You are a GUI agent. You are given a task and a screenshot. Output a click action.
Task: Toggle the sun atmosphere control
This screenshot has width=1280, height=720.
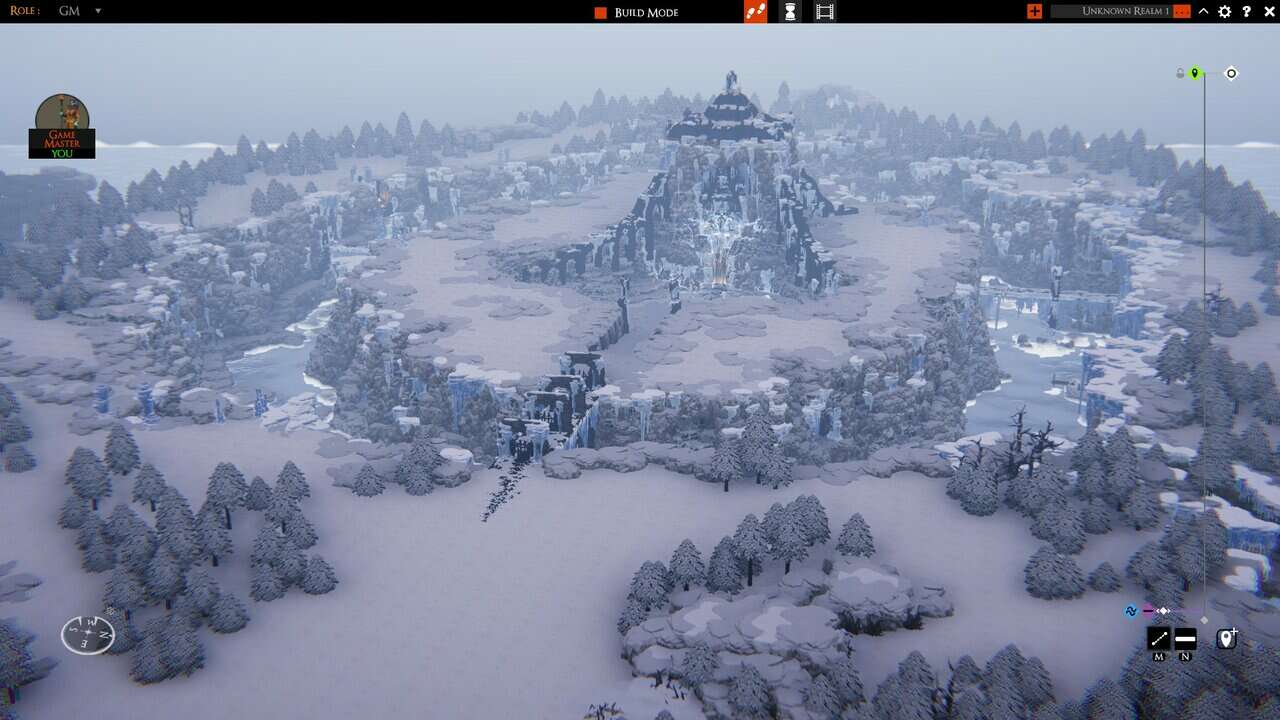tap(1231, 72)
